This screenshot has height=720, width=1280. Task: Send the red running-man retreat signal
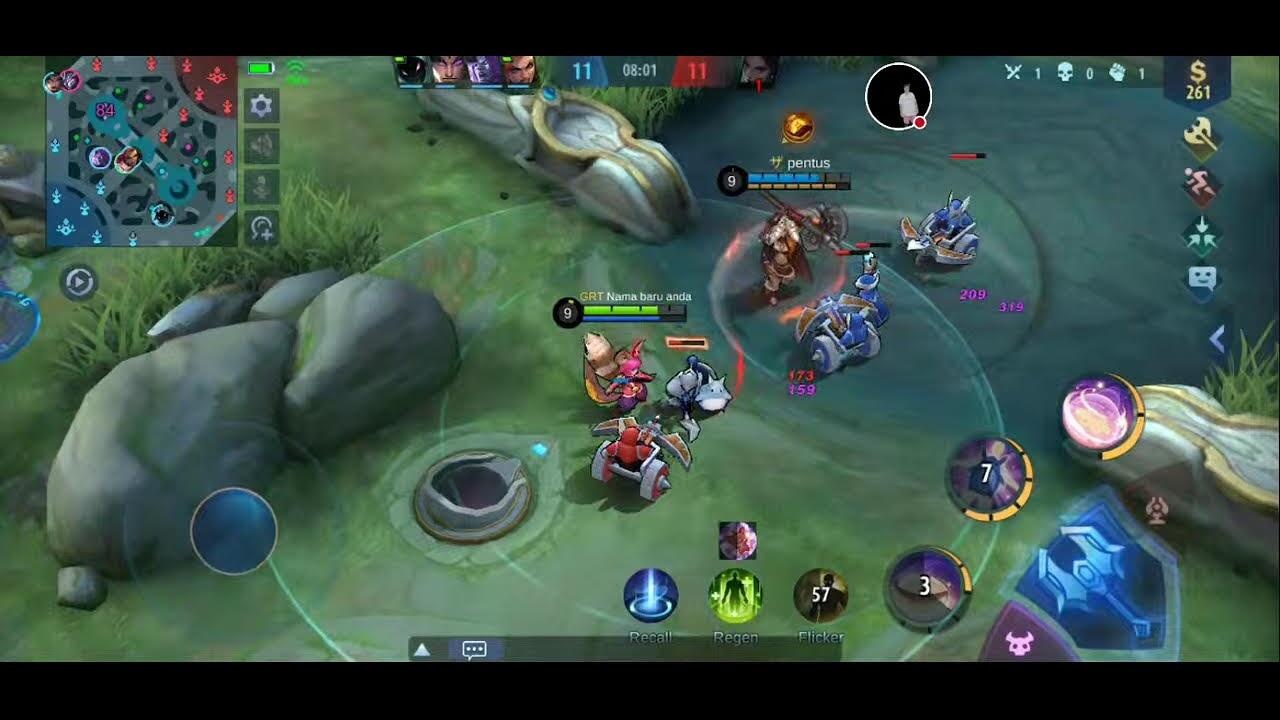click(x=1201, y=187)
